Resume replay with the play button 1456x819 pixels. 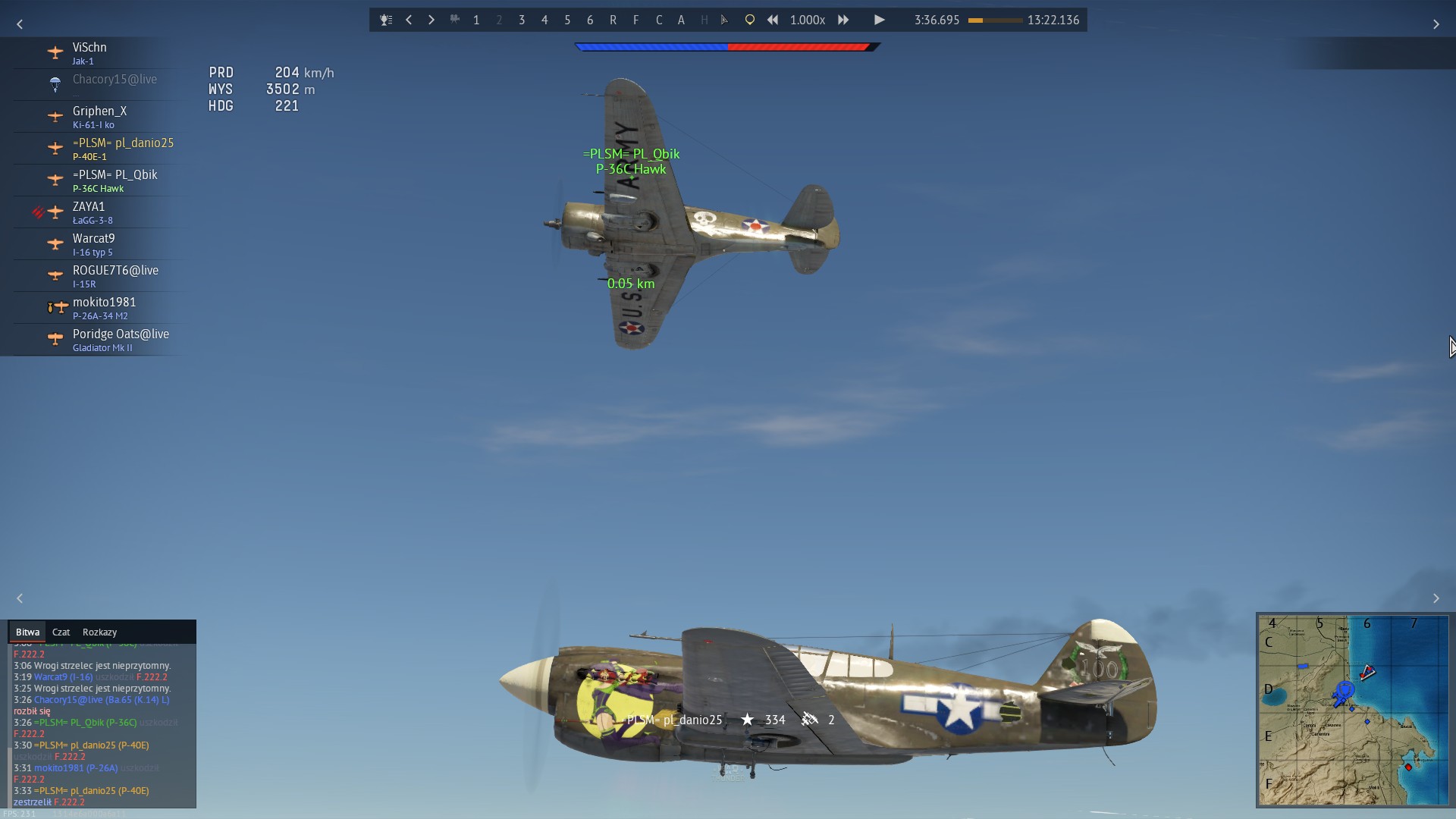click(879, 20)
